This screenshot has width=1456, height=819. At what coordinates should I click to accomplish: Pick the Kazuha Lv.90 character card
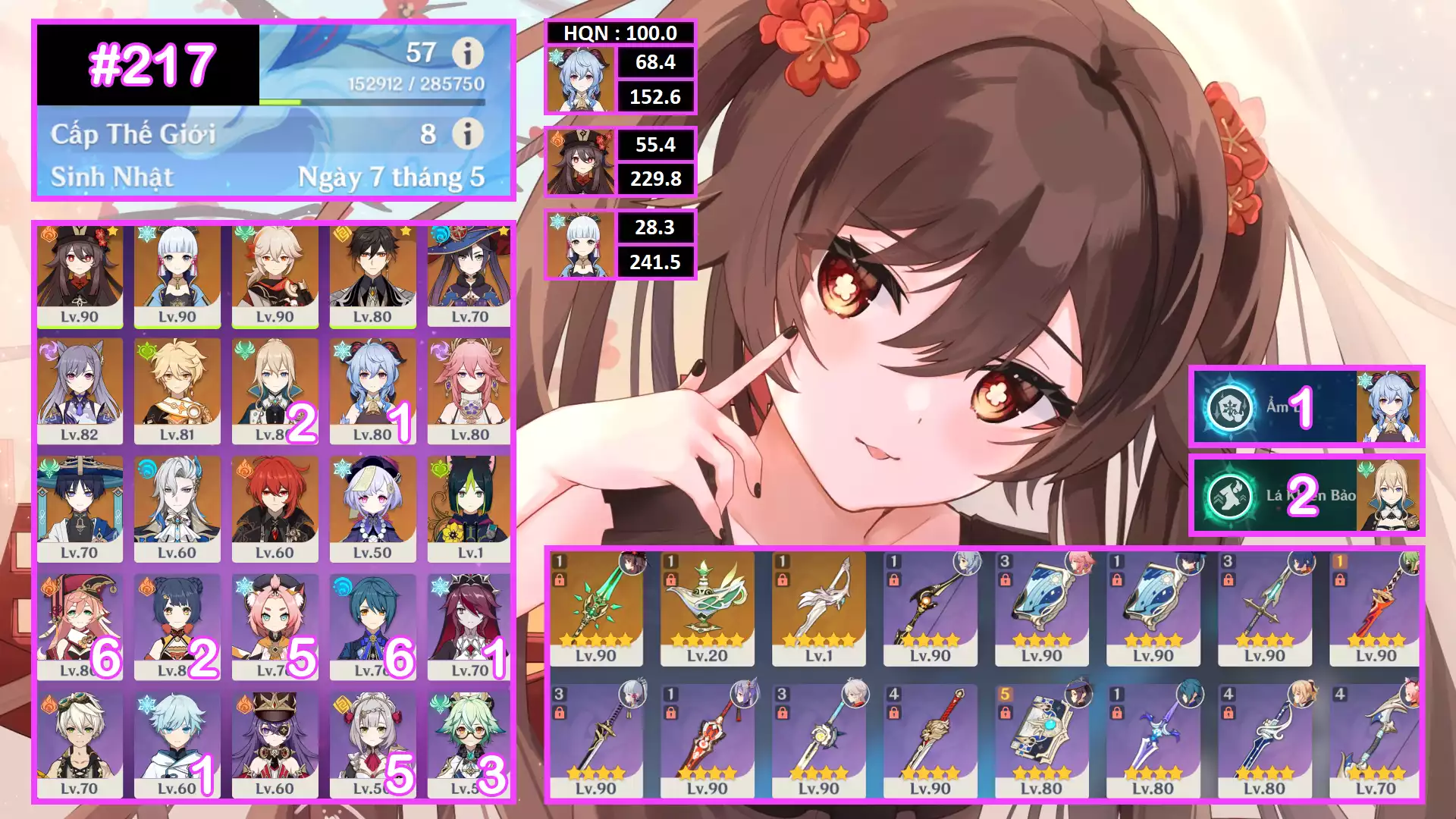[275, 277]
